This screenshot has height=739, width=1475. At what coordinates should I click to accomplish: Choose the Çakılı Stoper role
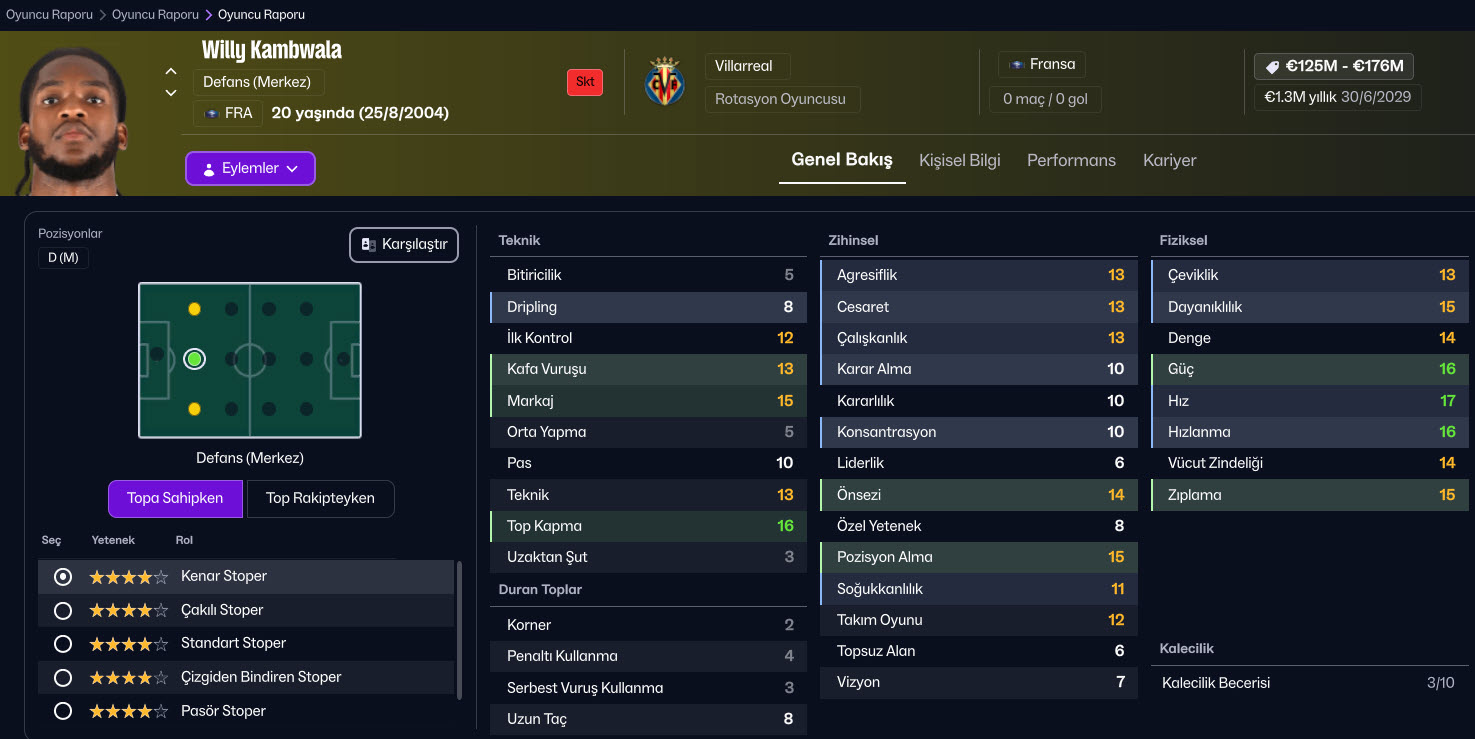click(x=63, y=611)
